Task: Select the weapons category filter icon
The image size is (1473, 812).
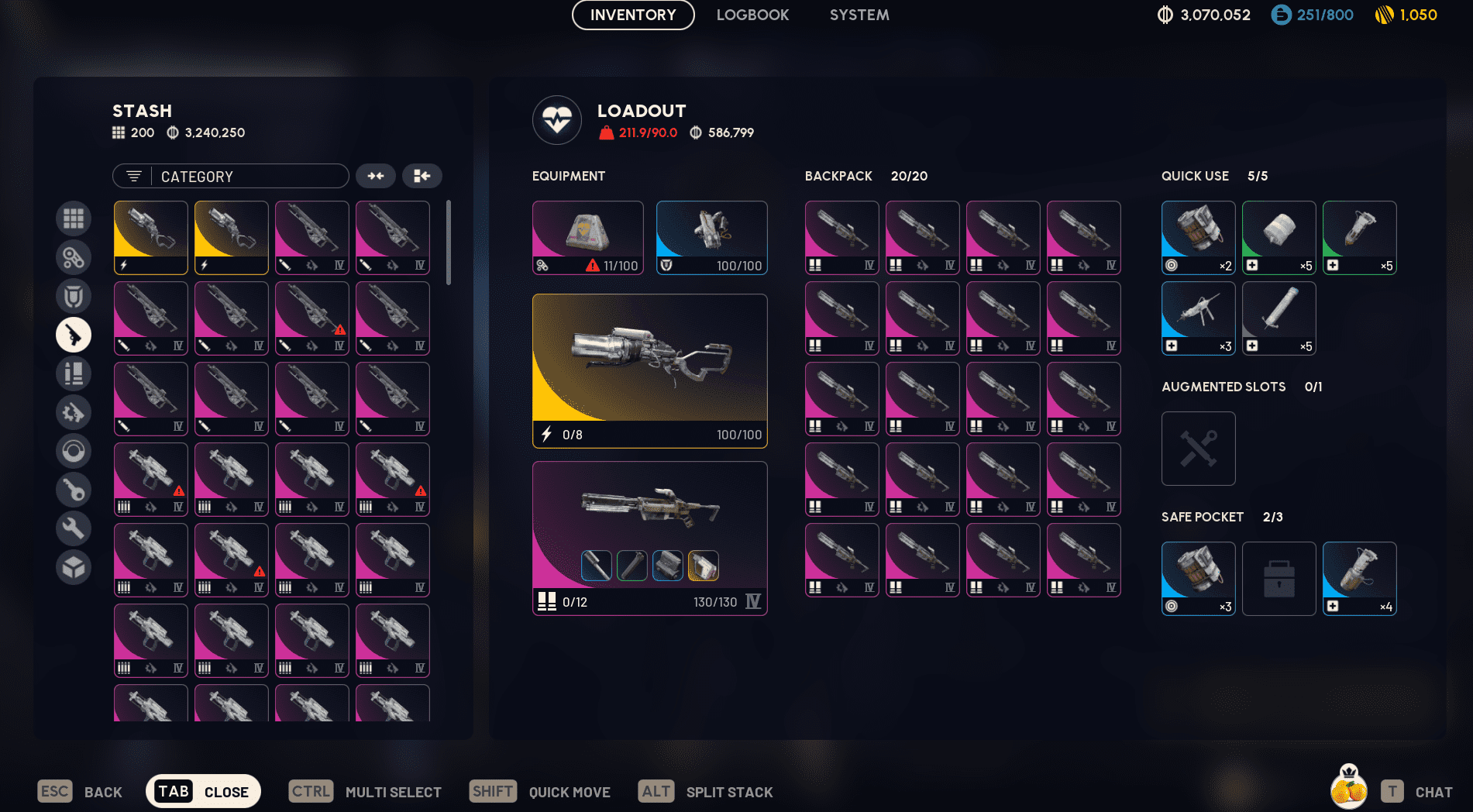Action: [74, 335]
